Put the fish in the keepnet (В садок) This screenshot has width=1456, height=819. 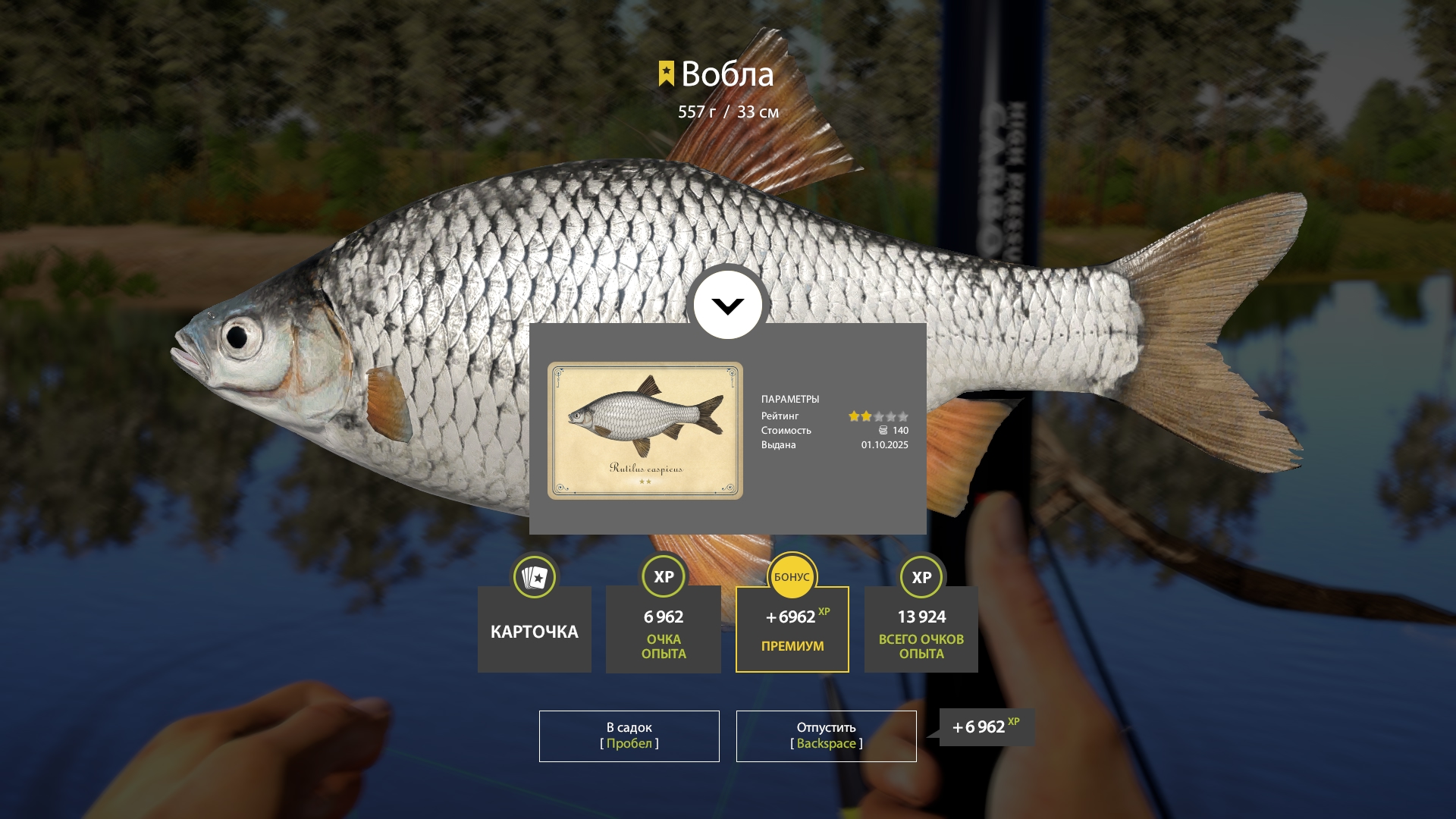click(x=629, y=736)
